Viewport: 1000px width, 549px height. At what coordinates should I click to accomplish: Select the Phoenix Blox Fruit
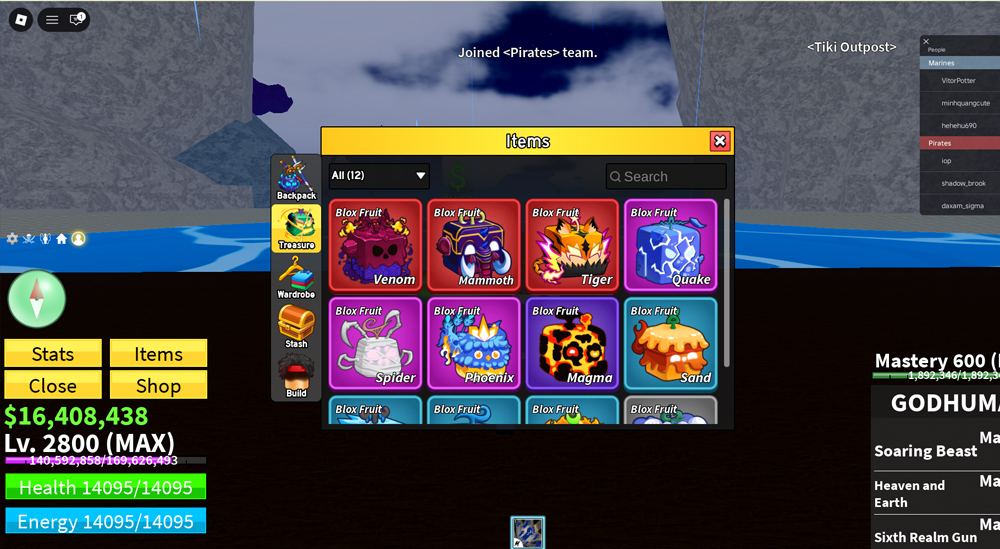[474, 343]
